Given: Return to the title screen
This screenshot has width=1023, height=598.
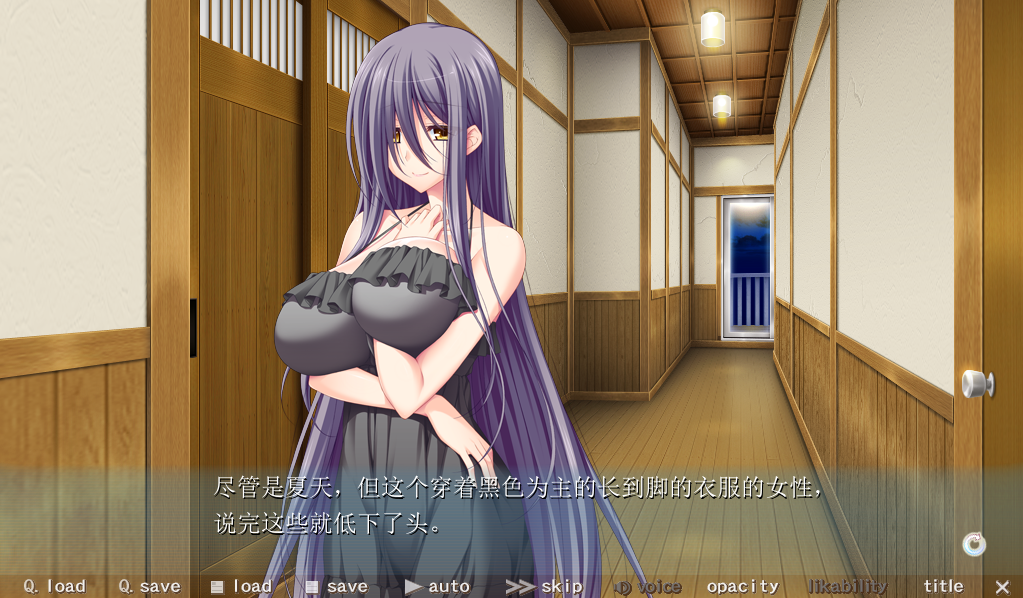Looking at the screenshot, I should [943, 587].
